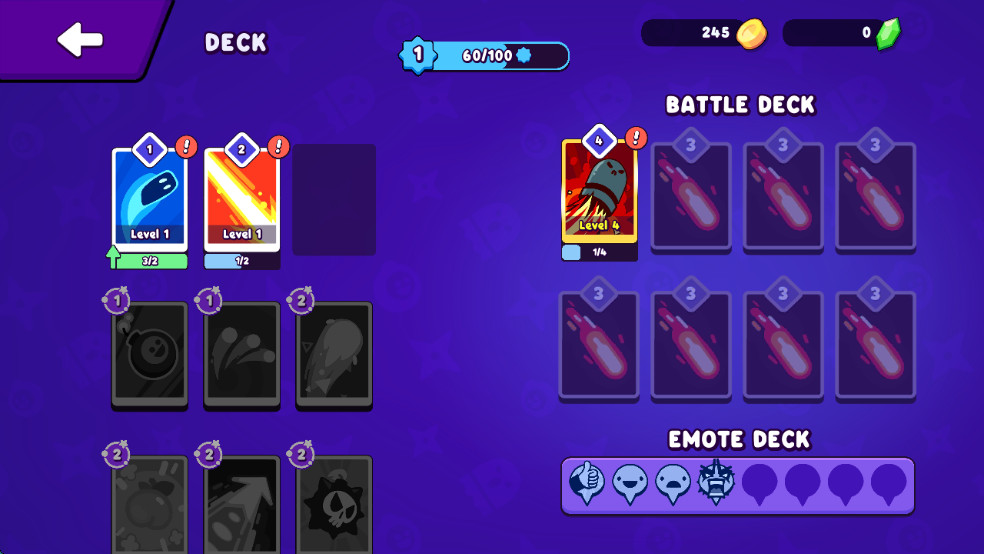Select the locked card showing three projectiles

point(242,354)
